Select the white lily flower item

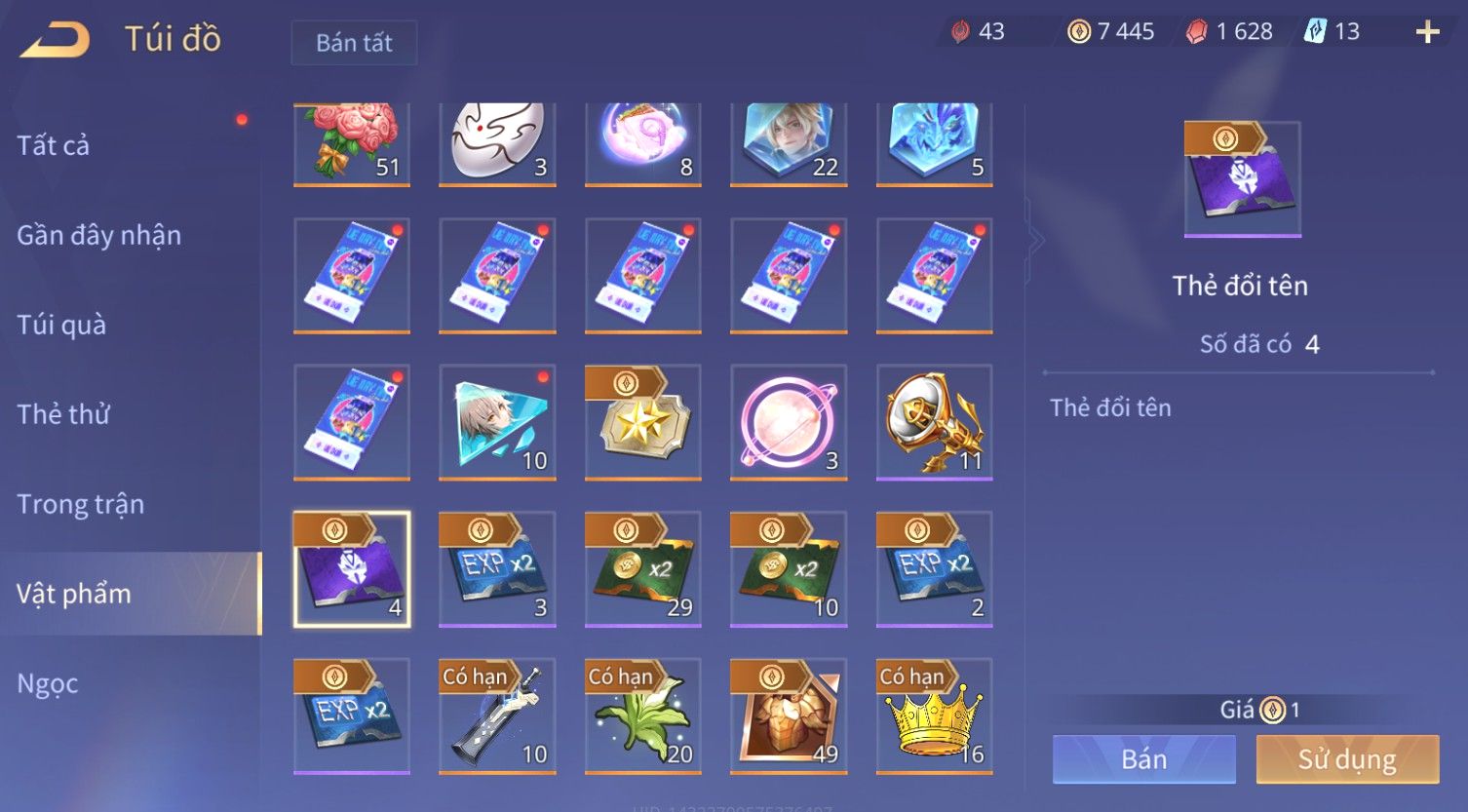[x=642, y=716]
